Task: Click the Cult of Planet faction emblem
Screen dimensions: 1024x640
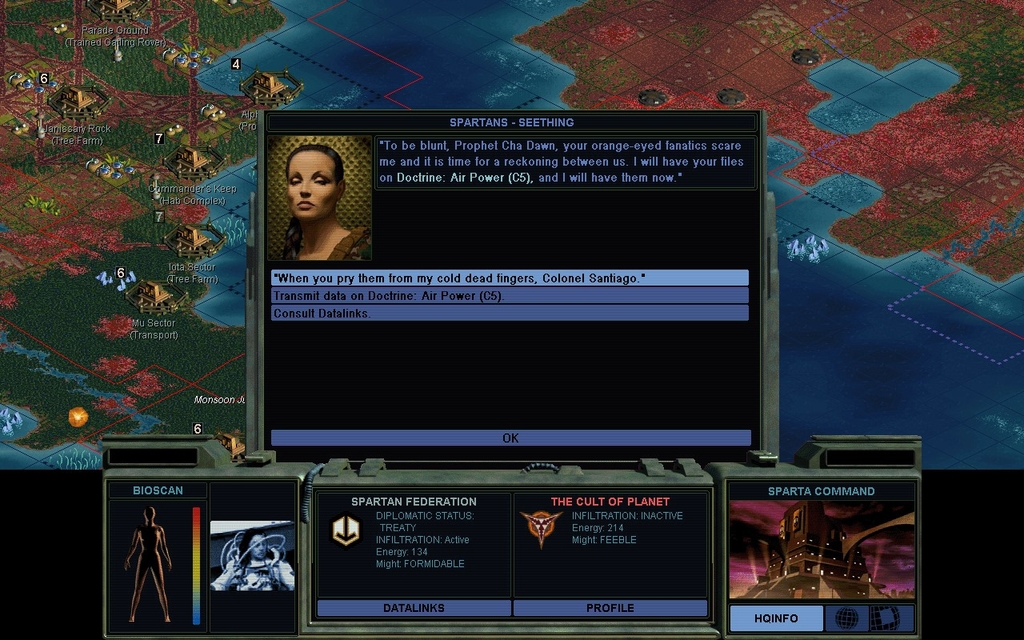Action: coord(540,527)
